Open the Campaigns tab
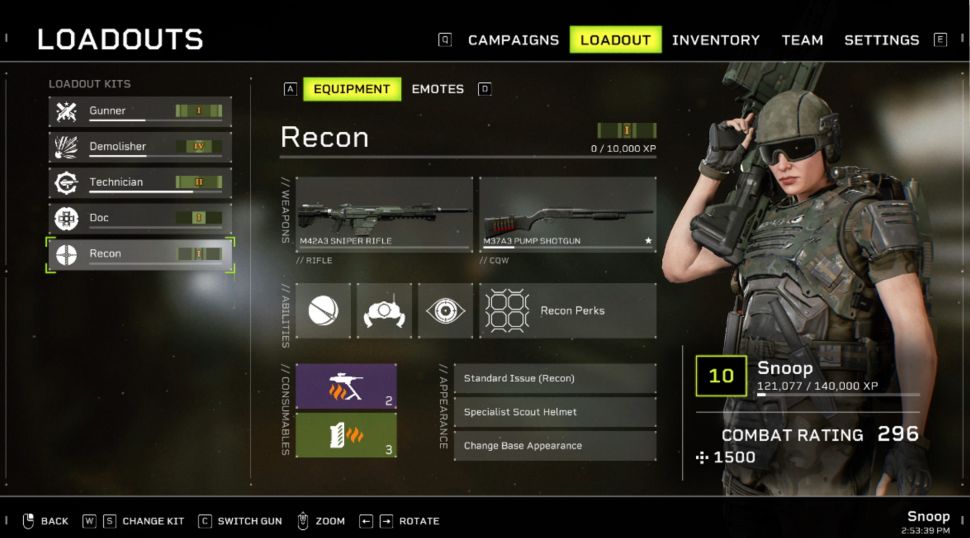Viewport: 970px width, 538px height. click(x=513, y=40)
